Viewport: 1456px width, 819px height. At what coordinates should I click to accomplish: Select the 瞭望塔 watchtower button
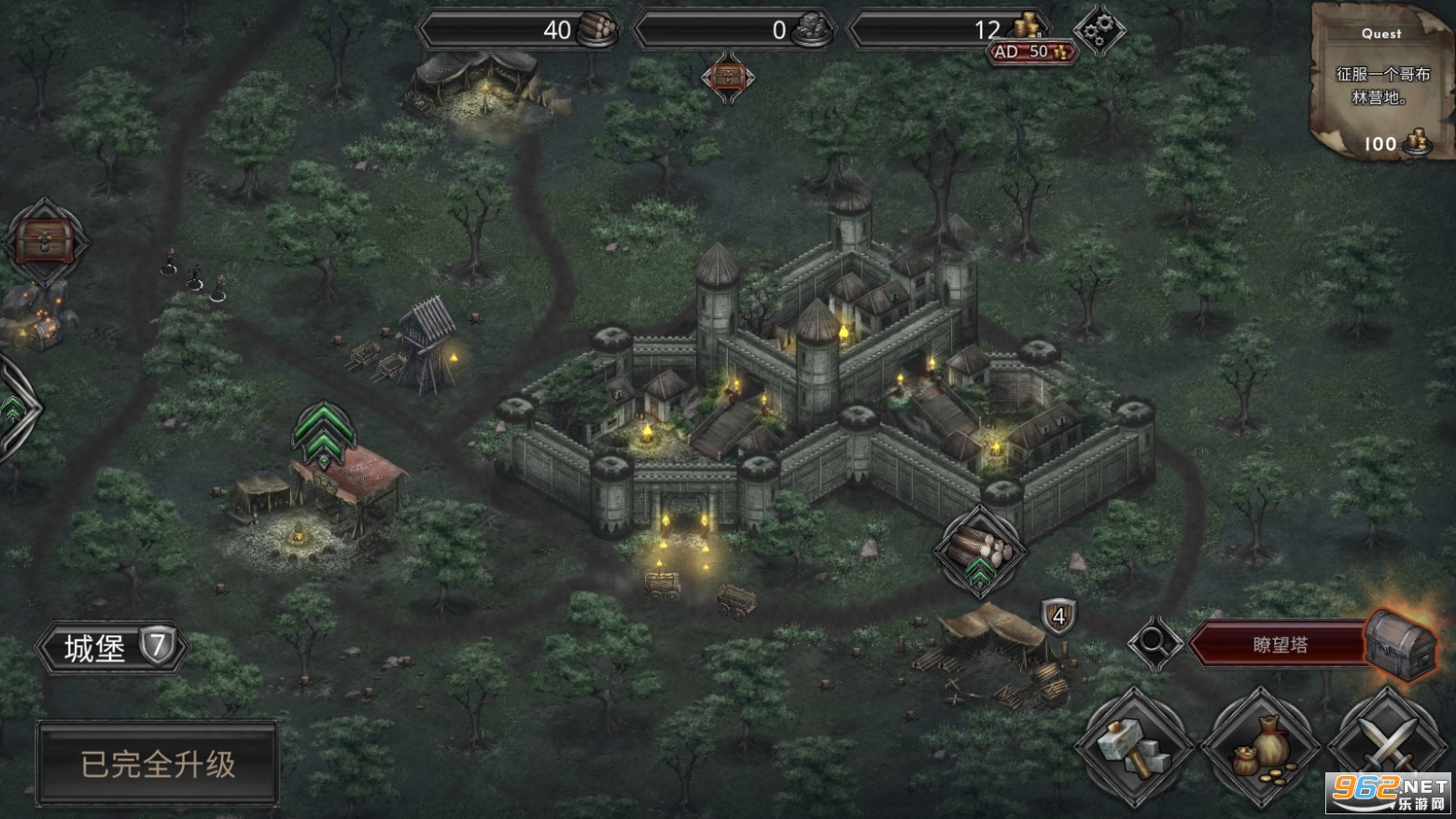tap(1281, 644)
